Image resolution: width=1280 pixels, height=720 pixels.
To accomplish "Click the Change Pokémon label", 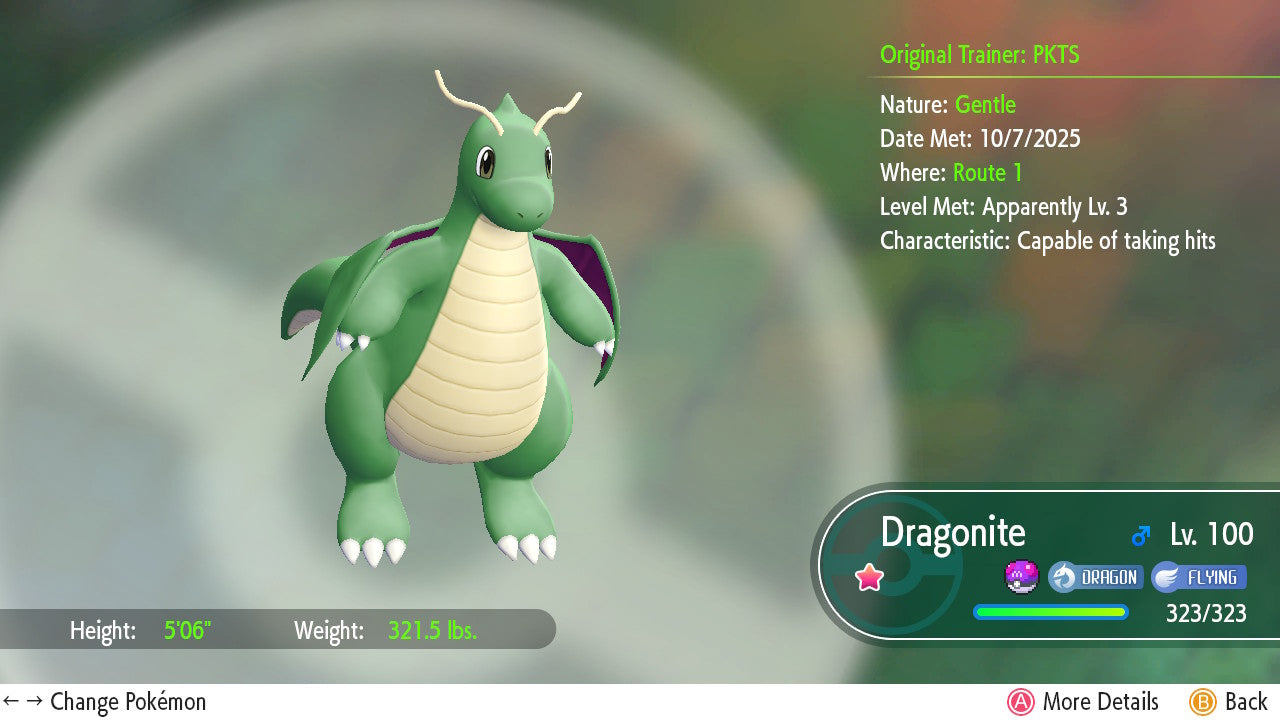I will click(x=105, y=702).
